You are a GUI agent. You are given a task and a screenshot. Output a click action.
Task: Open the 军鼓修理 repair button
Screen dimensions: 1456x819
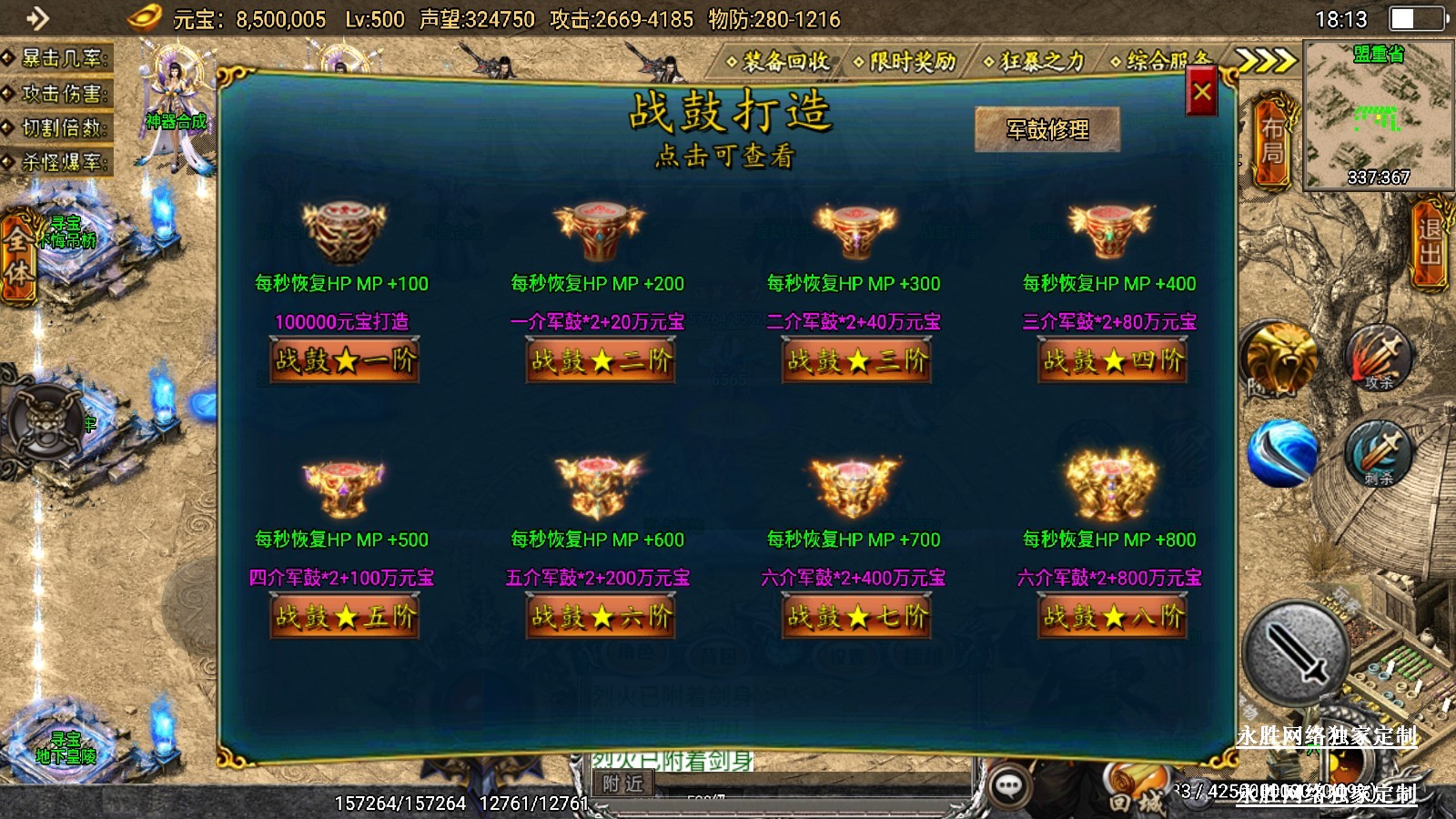[x=1046, y=130]
